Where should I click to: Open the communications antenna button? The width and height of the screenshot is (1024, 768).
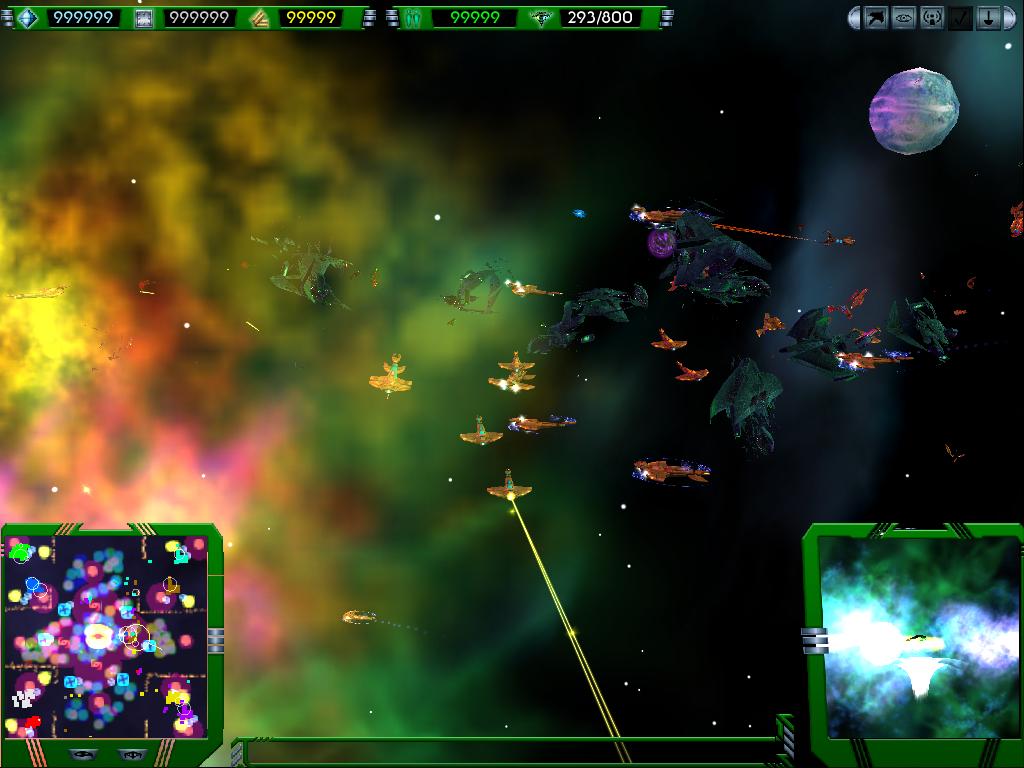pyautogui.click(x=932, y=18)
